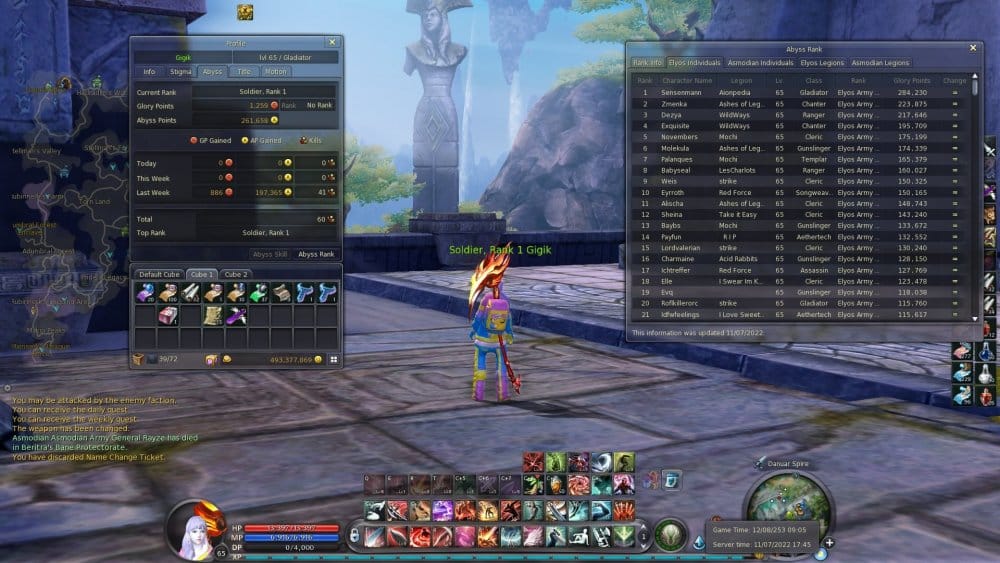
Task: Toggle the skill bar lock icon
Action: pos(354,537)
